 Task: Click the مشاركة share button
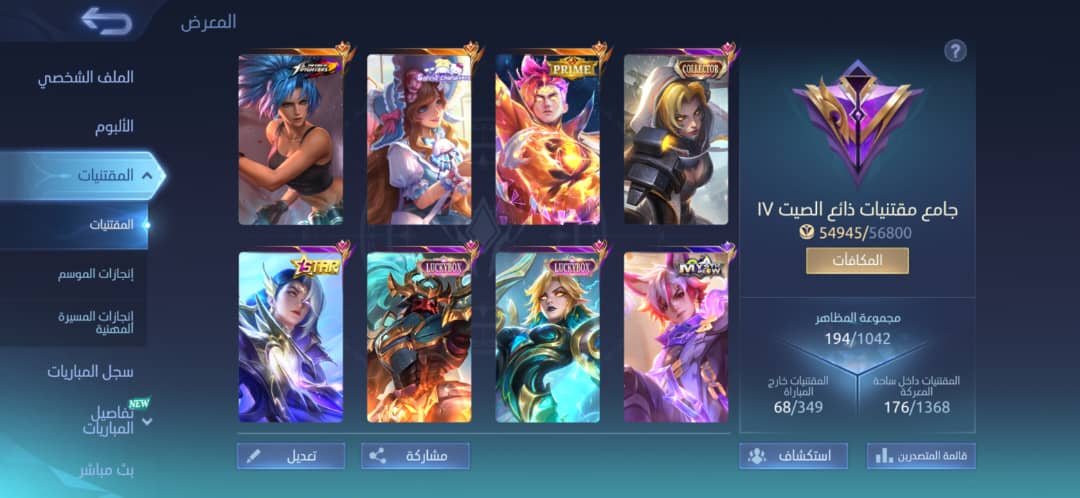415,456
